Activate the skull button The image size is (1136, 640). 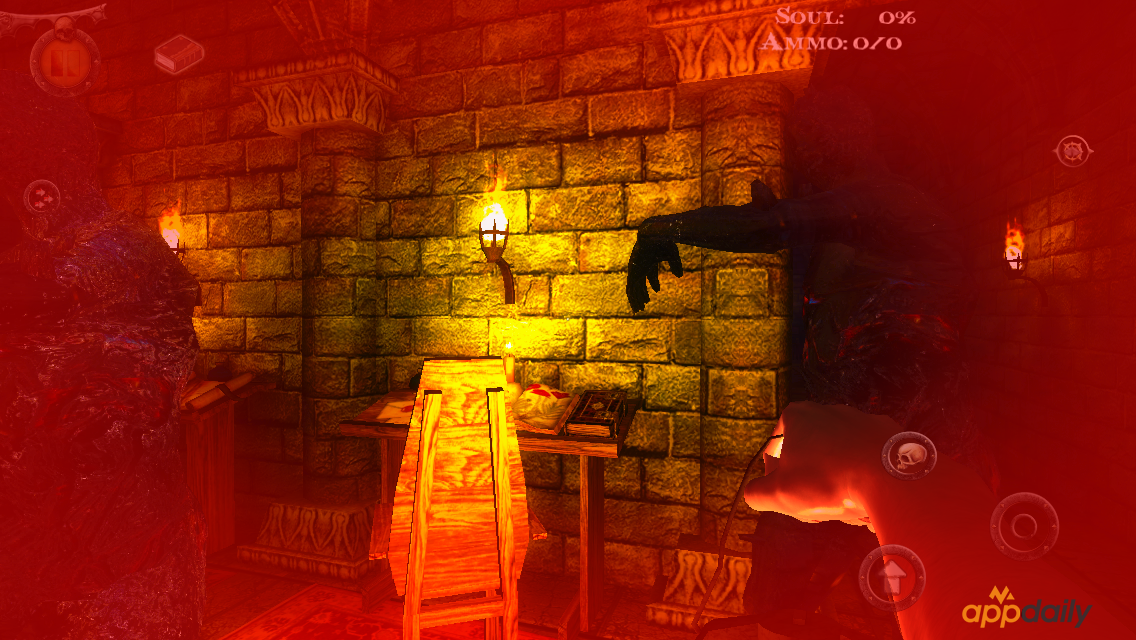click(x=909, y=456)
